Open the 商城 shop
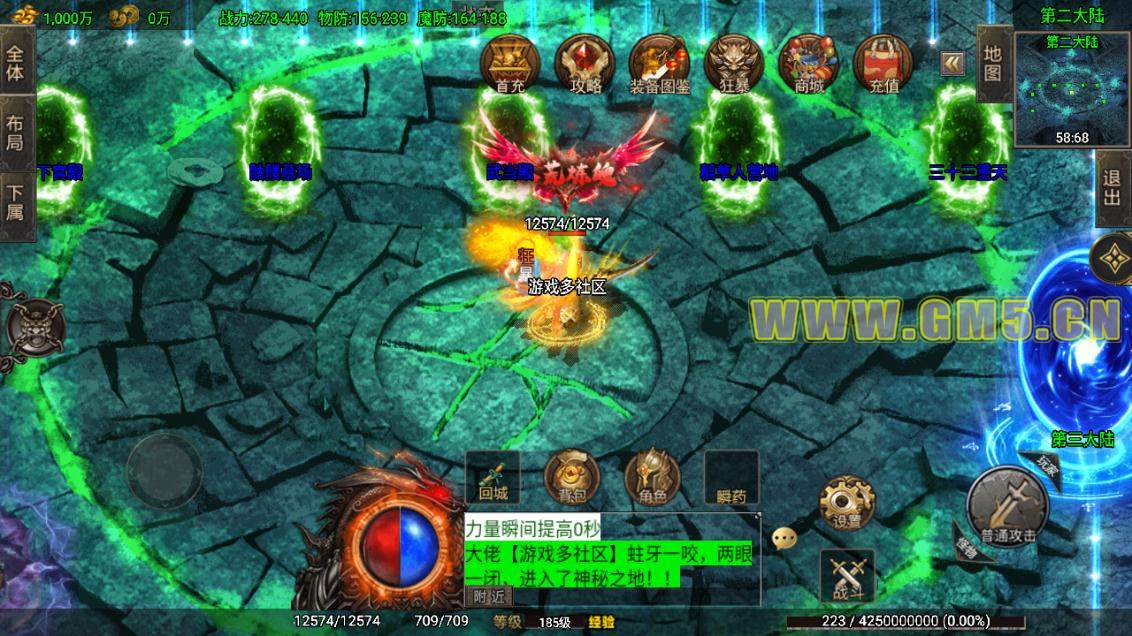 (x=808, y=64)
